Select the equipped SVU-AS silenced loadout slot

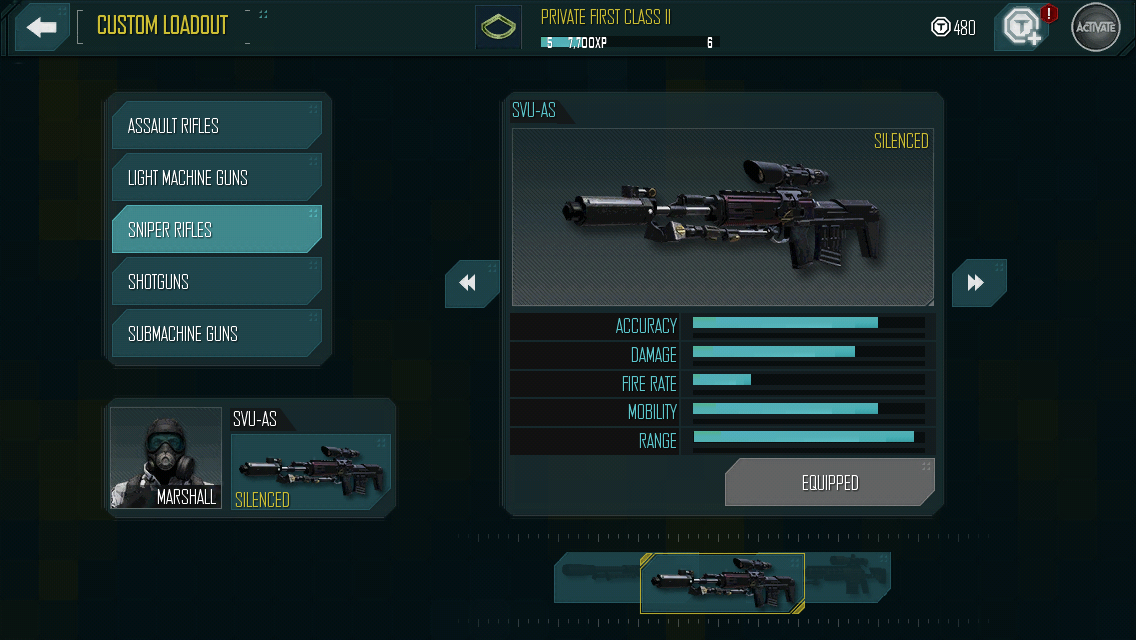pos(311,472)
